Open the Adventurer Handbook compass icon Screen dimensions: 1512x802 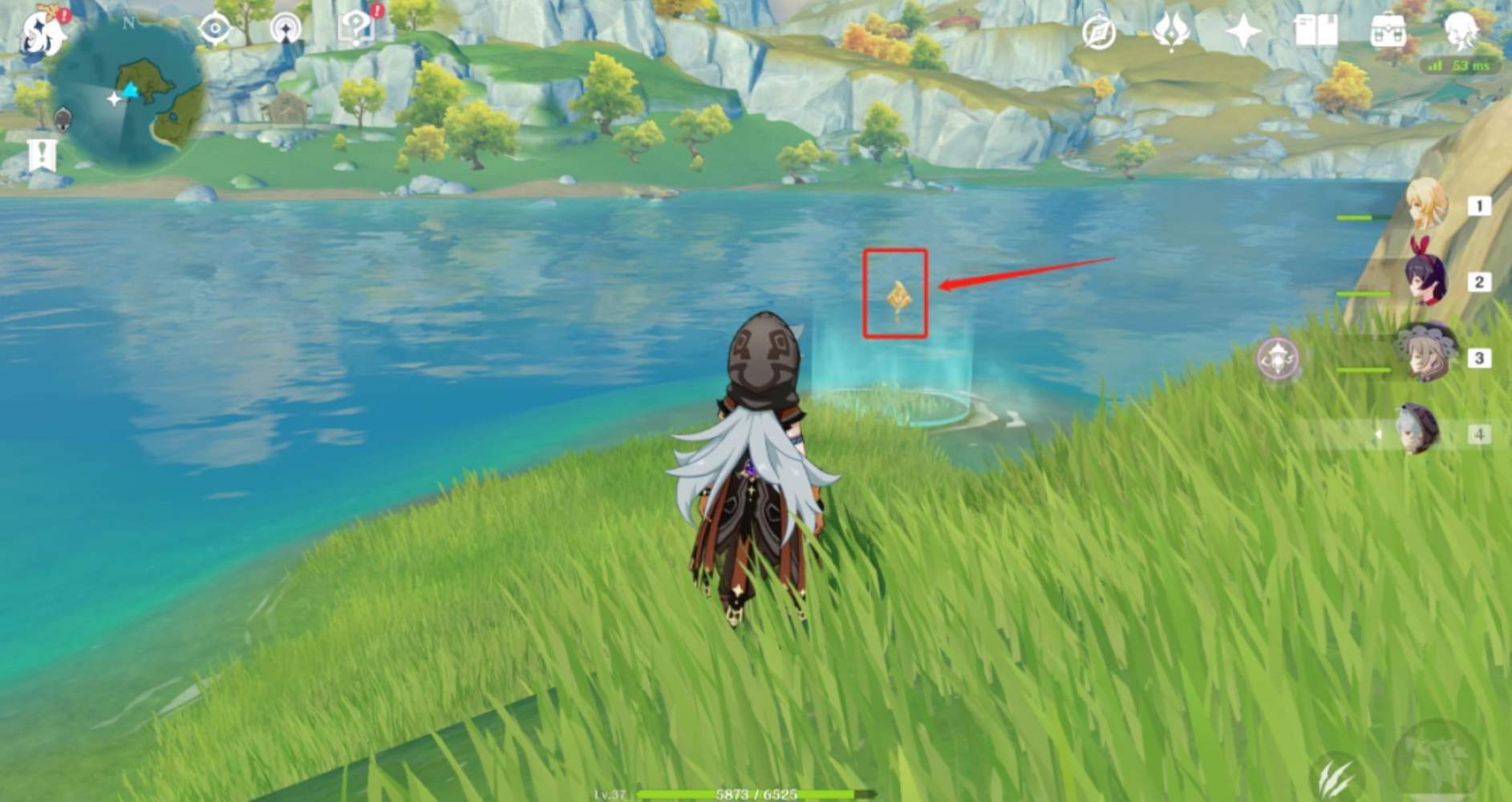(1099, 34)
